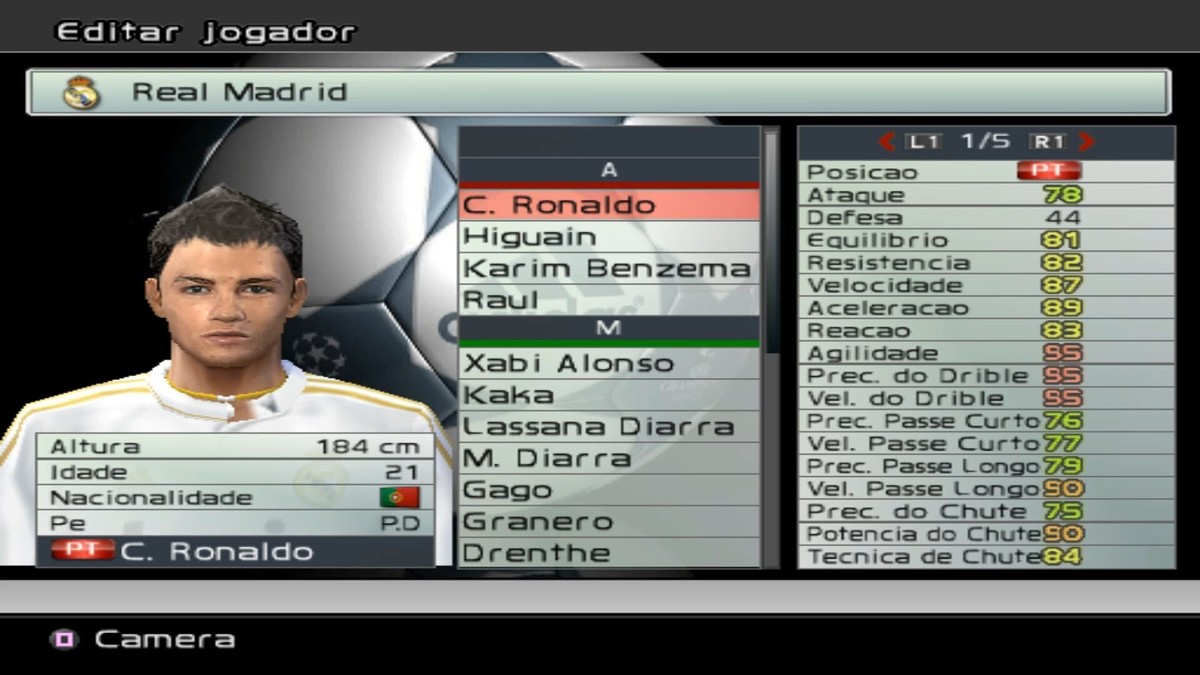
Task: Open the Real Madrid team bar
Action: [598, 92]
